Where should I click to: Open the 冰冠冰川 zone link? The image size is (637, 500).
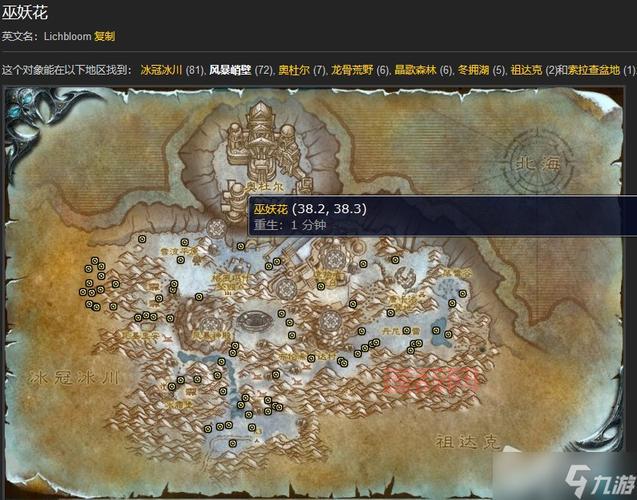161,70
